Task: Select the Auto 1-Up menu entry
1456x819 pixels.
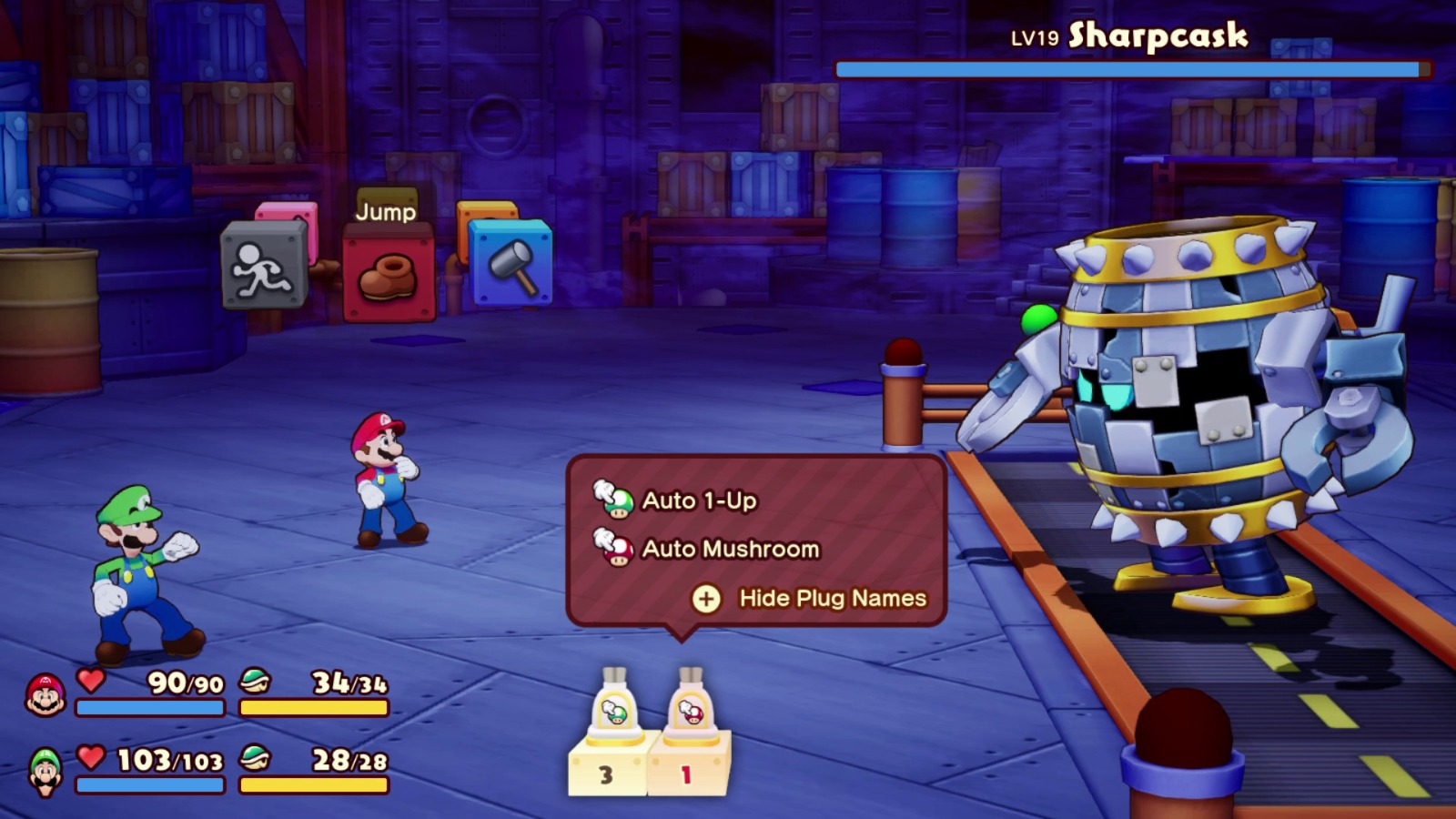Action: click(x=701, y=499)
